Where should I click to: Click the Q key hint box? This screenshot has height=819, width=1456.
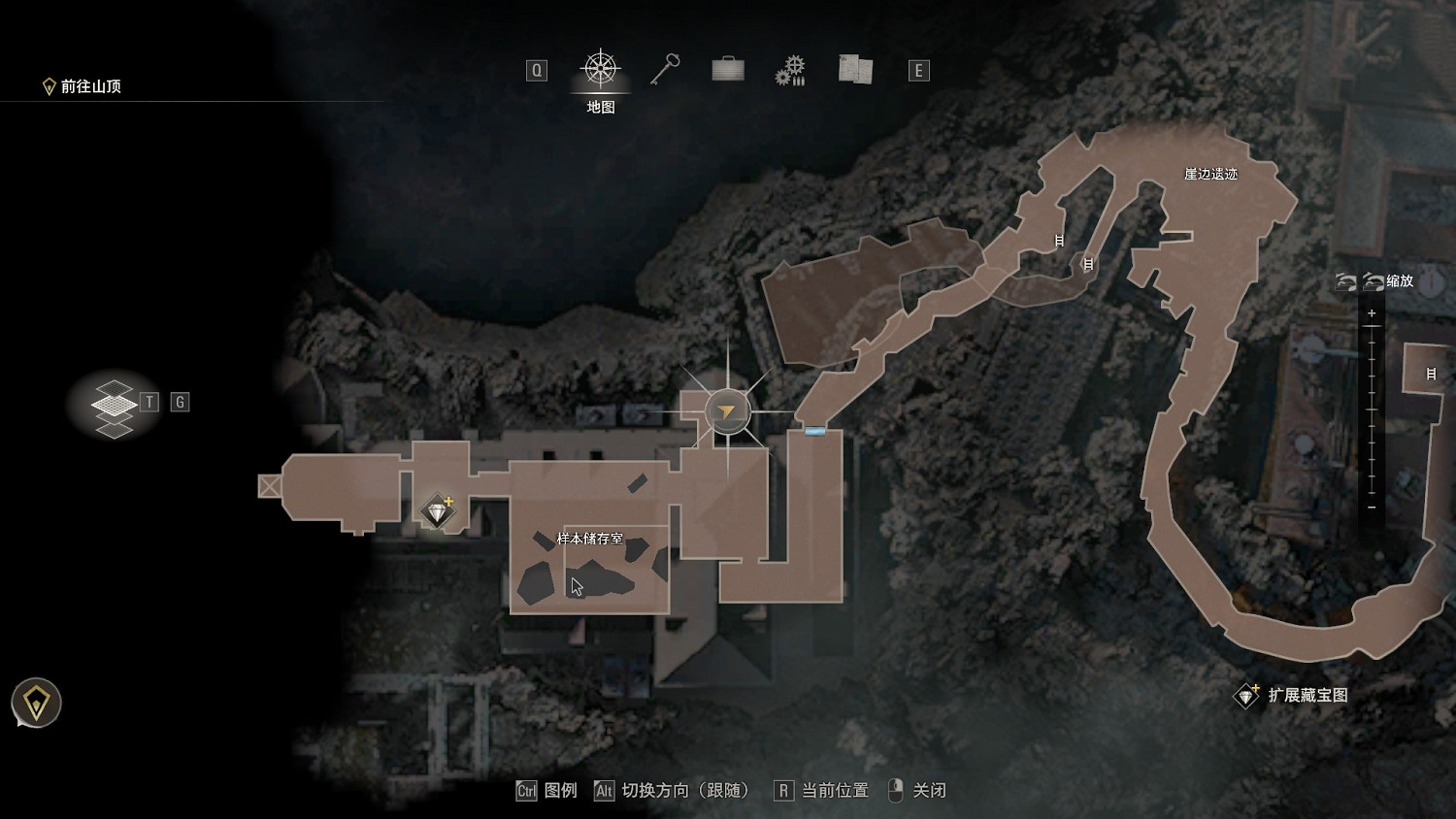536,69
